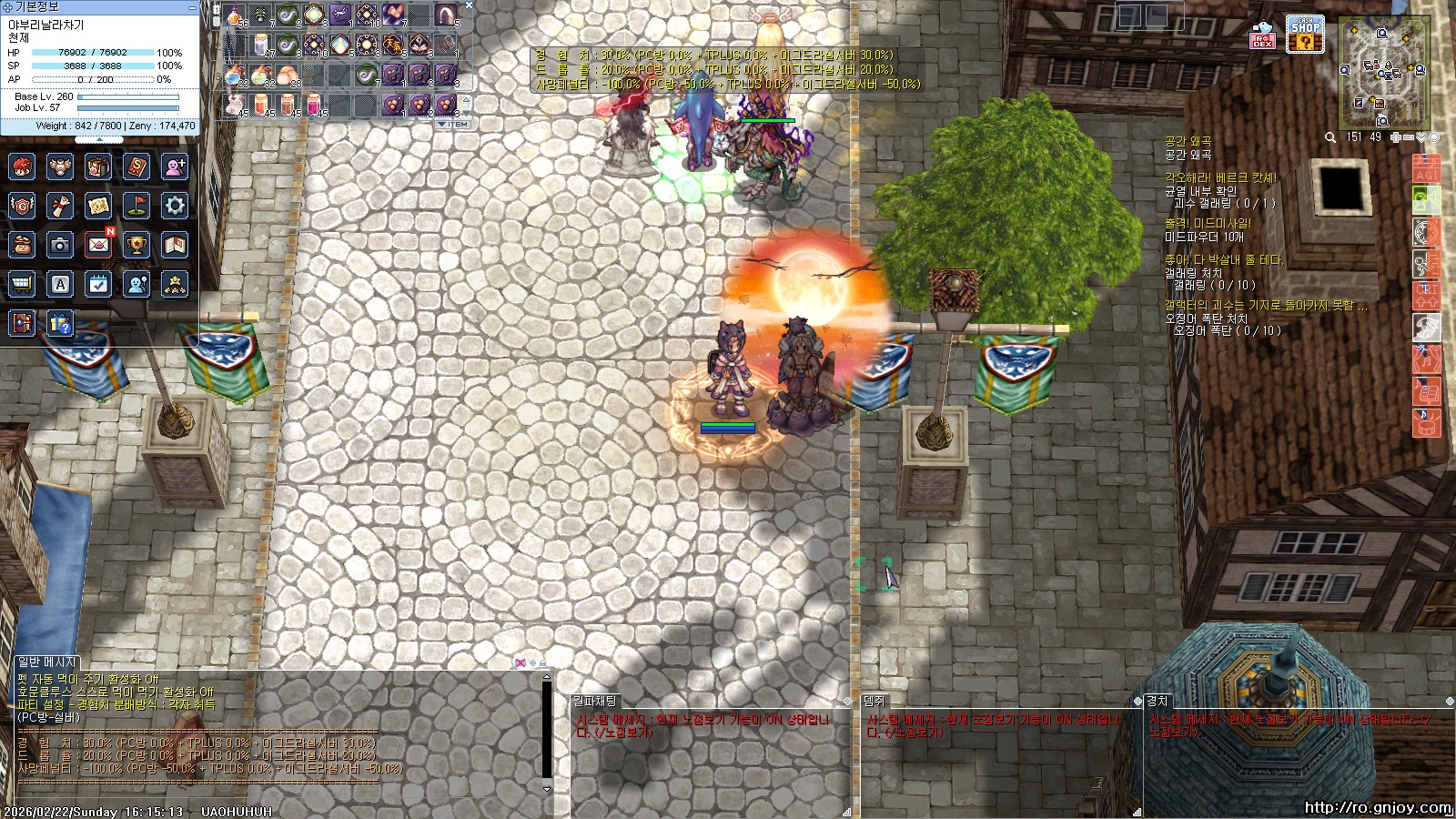Zoom in the minimap with plus button

(1395, 137)
